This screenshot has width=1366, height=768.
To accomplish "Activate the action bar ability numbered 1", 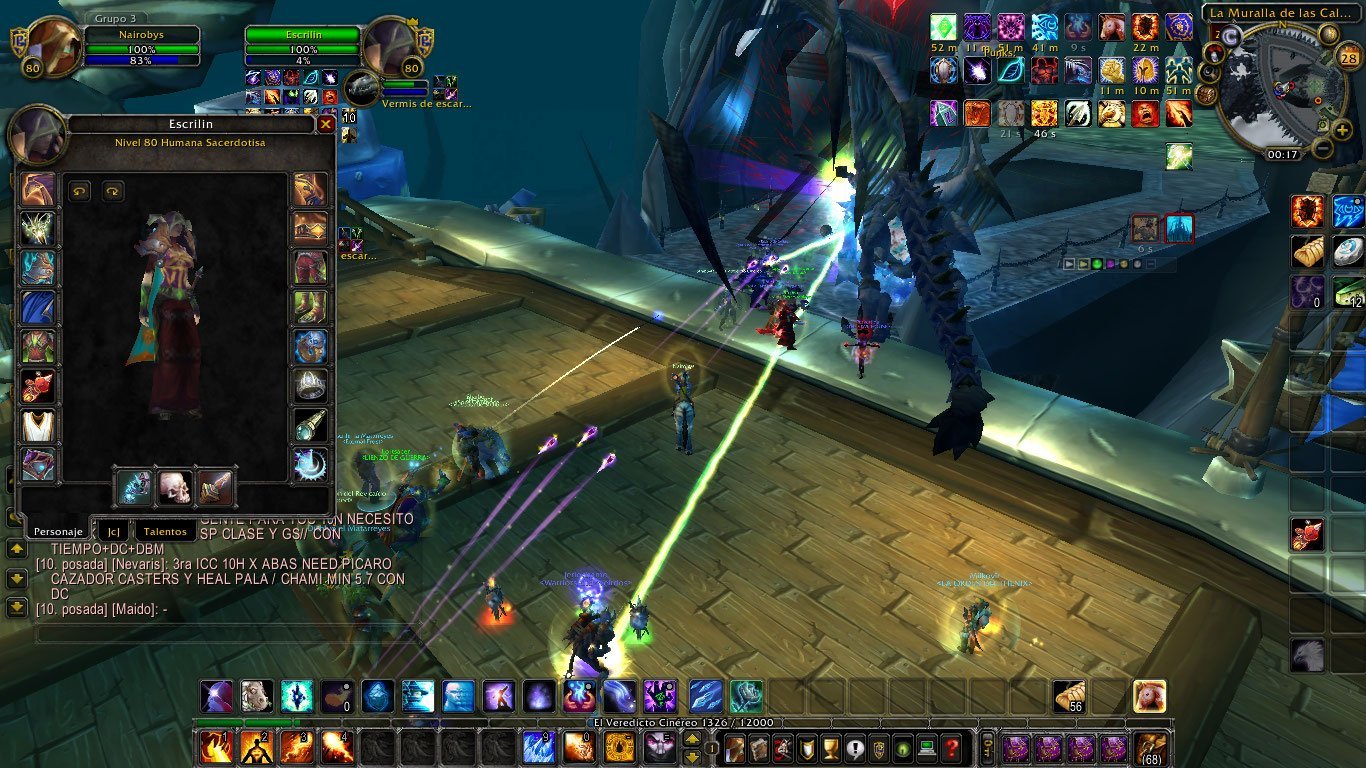I will pyautogui.click(x=215, y=747).
